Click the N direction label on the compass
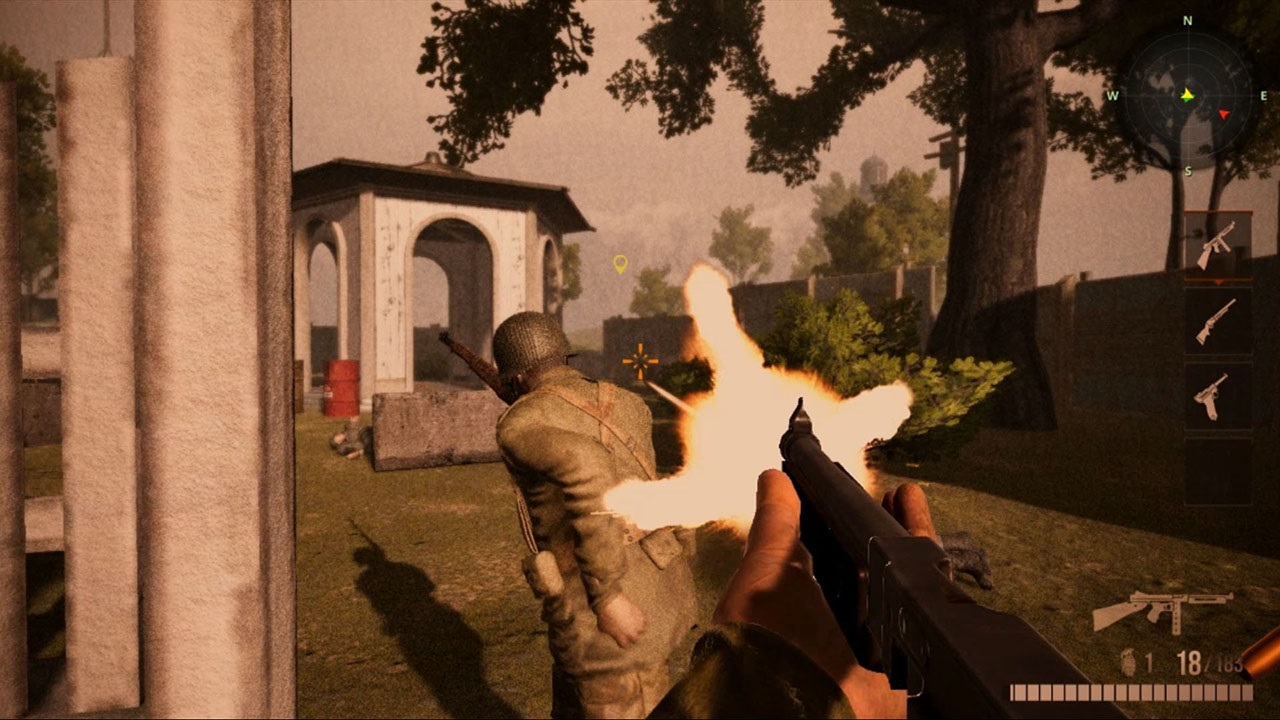Image resolution: width=1280 pixels, height=720 pixels. (1186, 20)
